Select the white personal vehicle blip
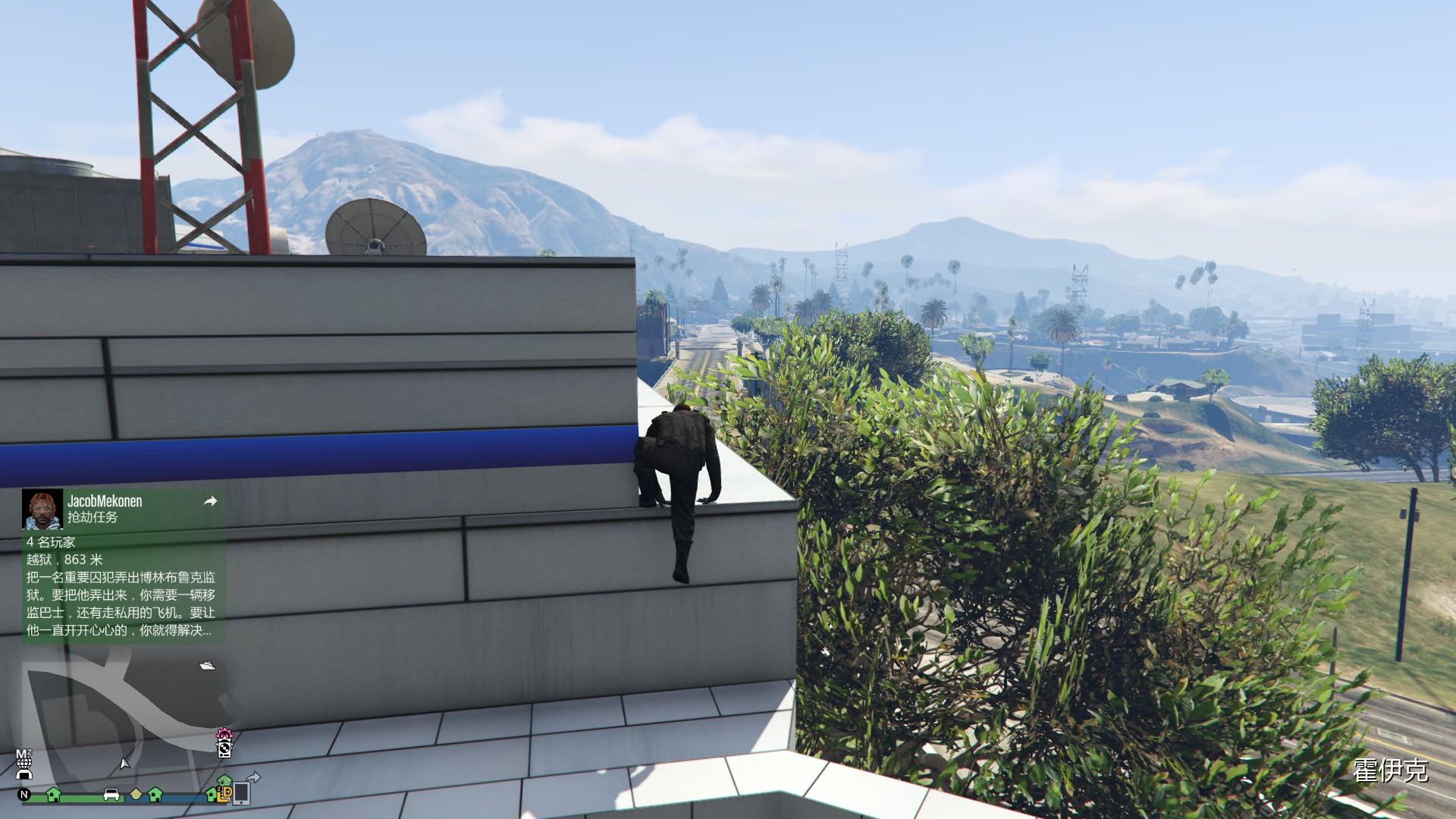Image resolution: width=1456 pixels, height=819 pixels. pos(111,795)
